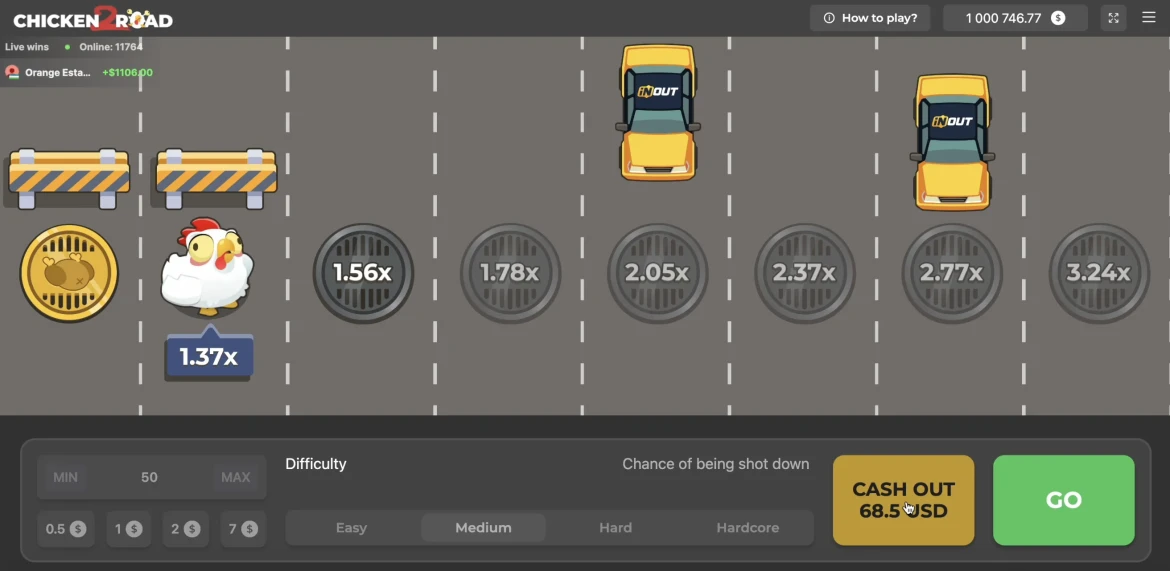Toggle fullscreen mode icon

1113,18
